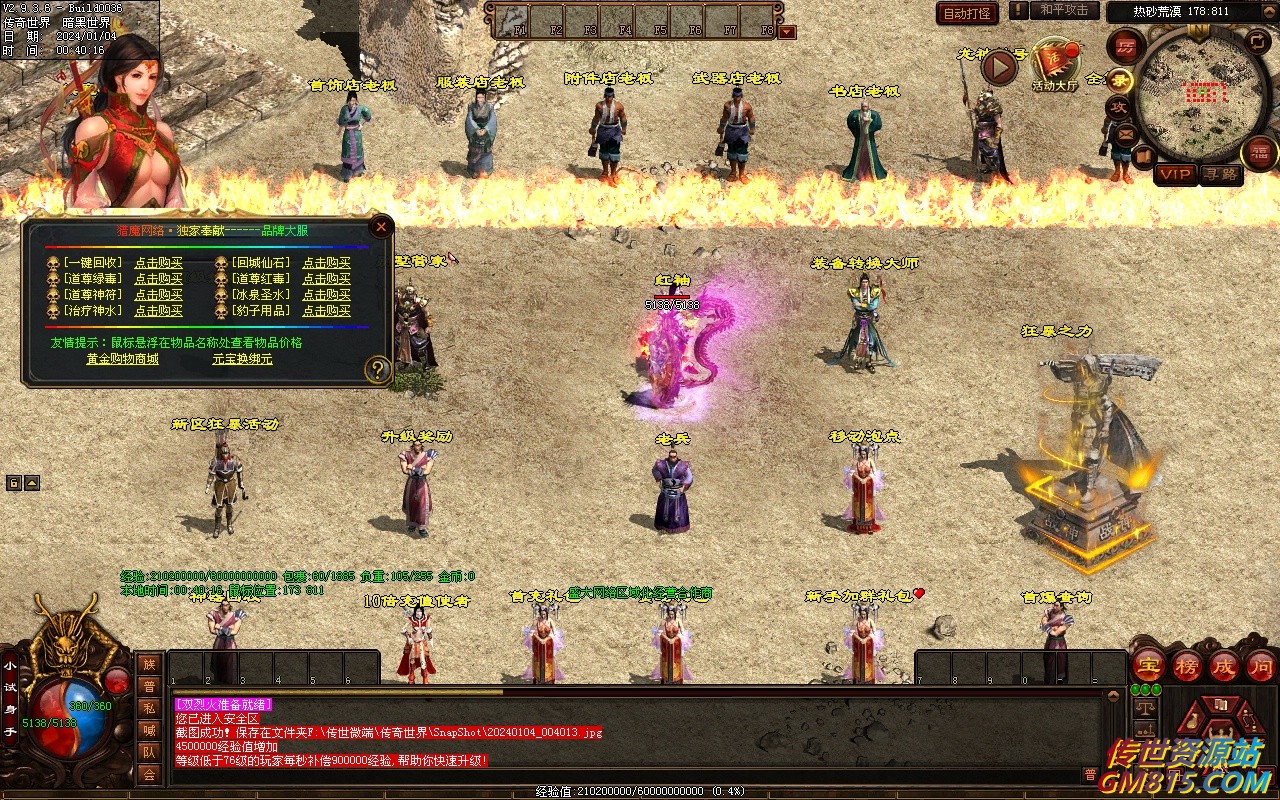
Task: Select the 元宝换绑元 link
Action: point(242,358)
